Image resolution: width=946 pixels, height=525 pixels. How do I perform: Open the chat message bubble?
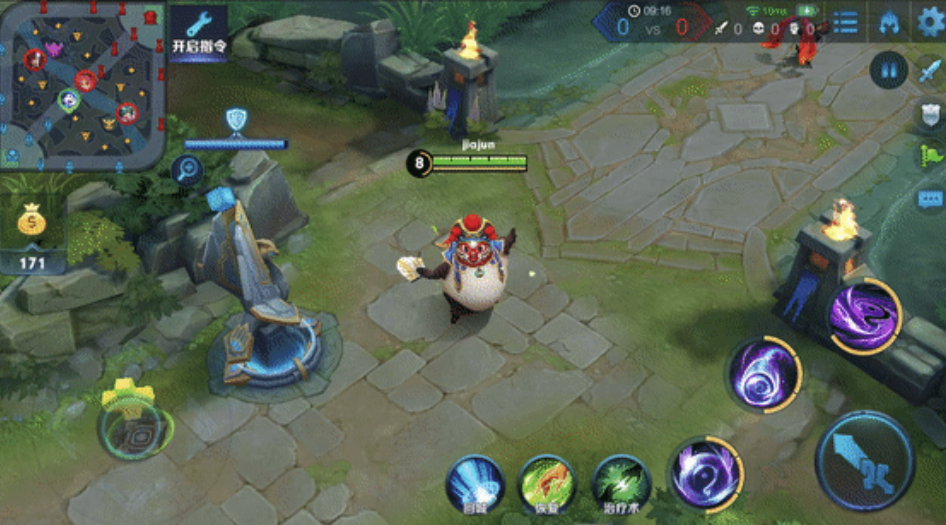[x=930, y=197]
